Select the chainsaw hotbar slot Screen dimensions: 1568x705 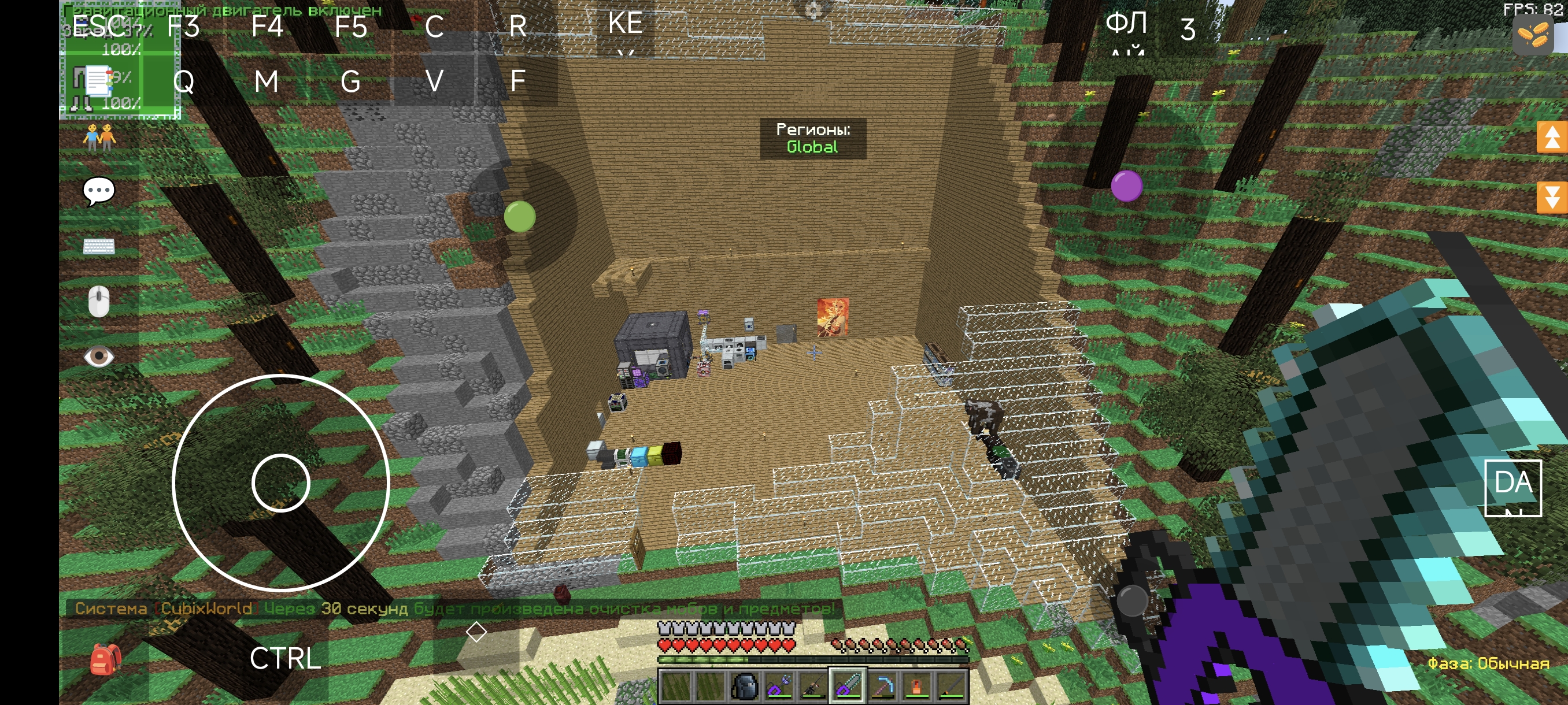click(846, 687)
